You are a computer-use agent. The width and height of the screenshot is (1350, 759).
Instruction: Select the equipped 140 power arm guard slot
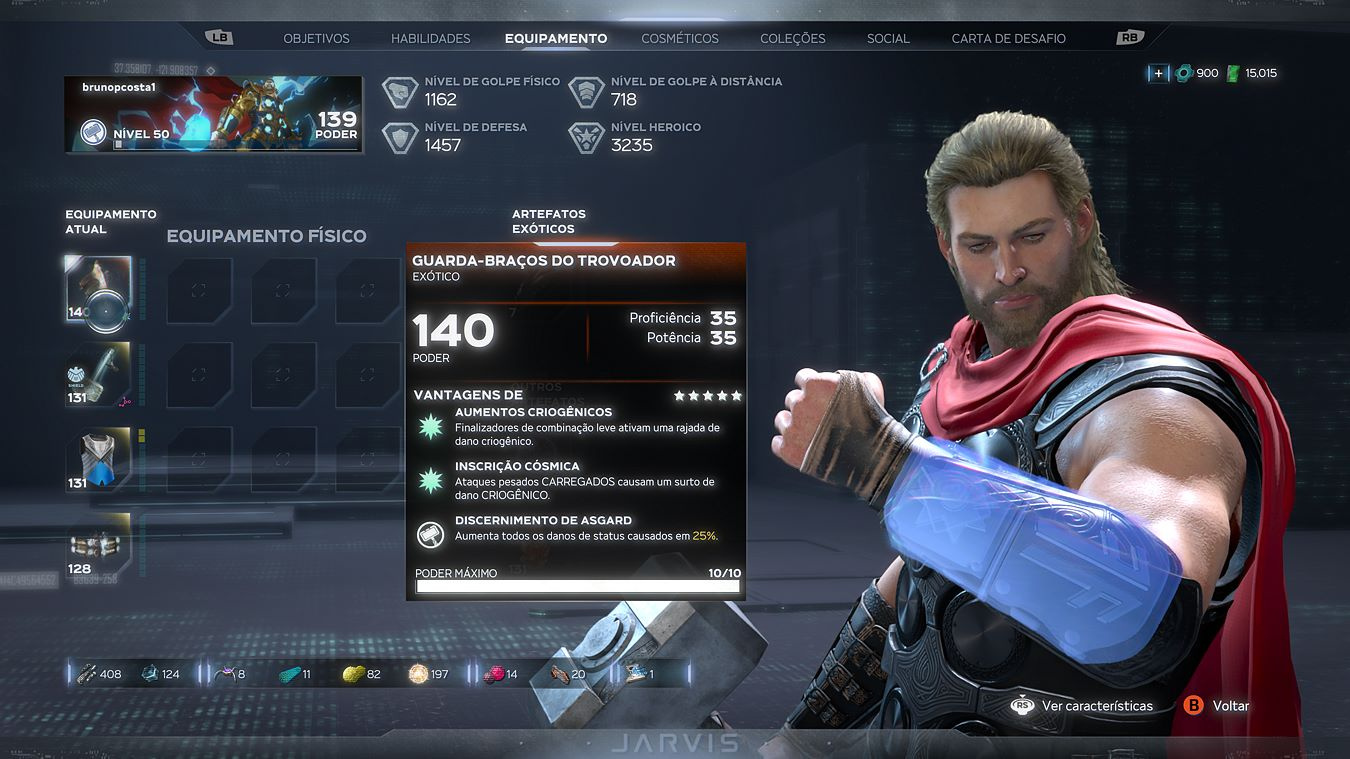[98, 291]
